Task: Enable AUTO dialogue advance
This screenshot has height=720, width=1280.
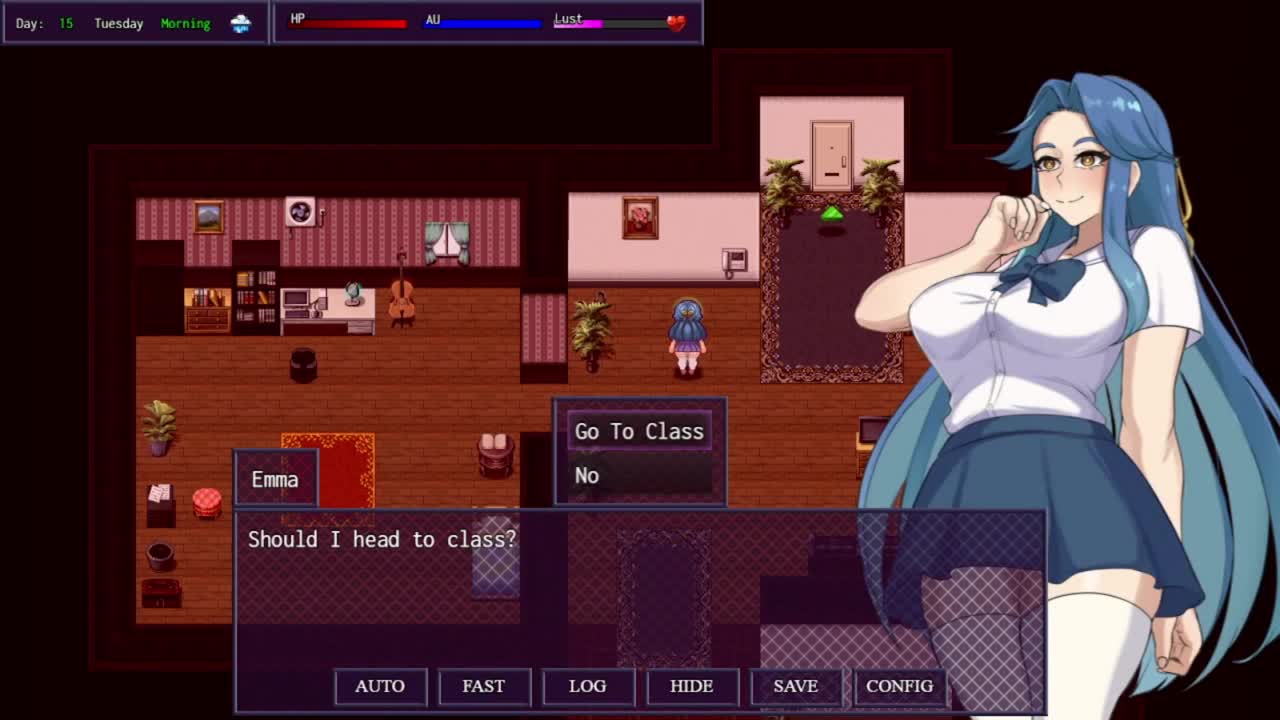Action: tap(380, 686)
